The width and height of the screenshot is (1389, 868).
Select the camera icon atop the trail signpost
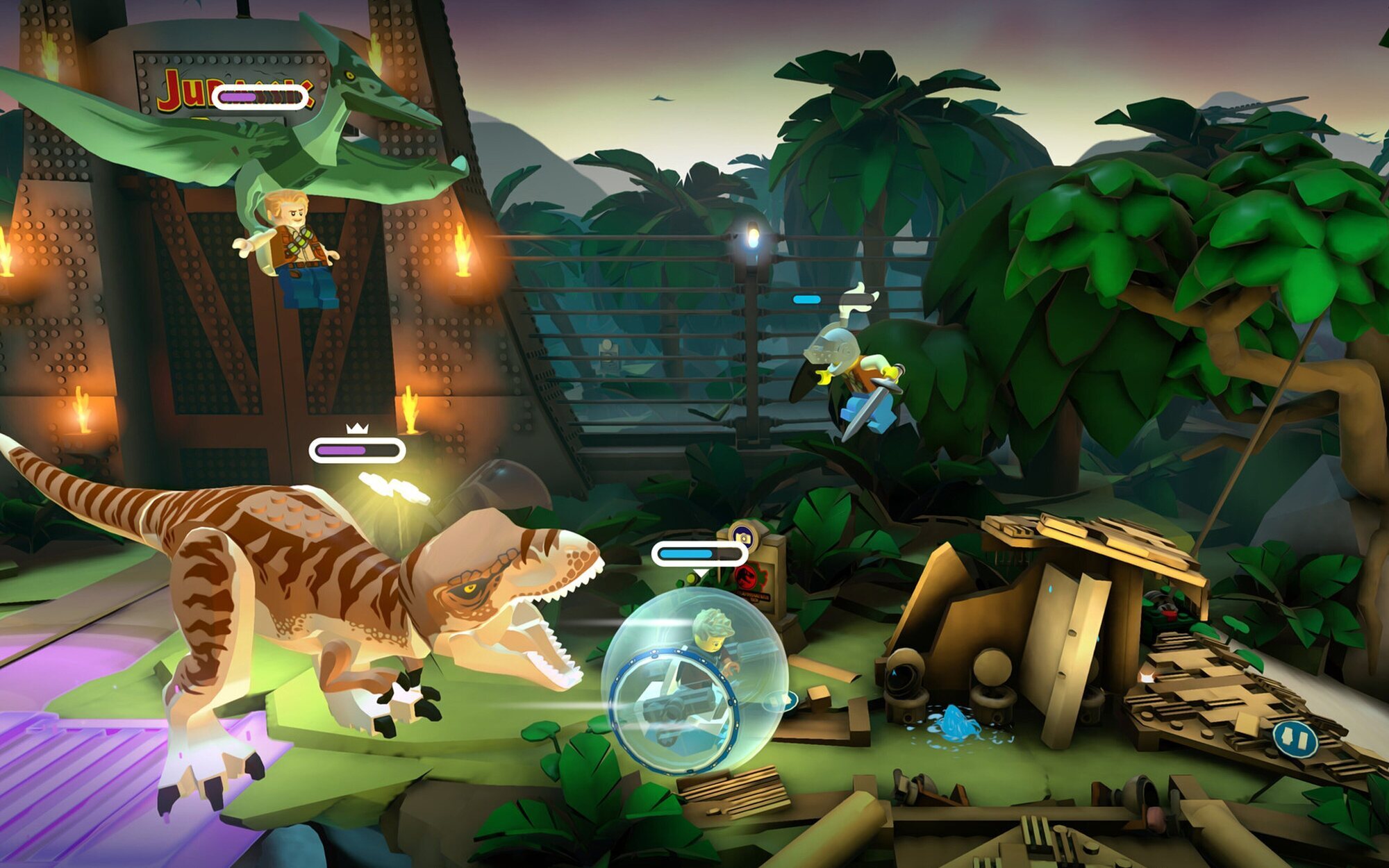pos(743,536)
